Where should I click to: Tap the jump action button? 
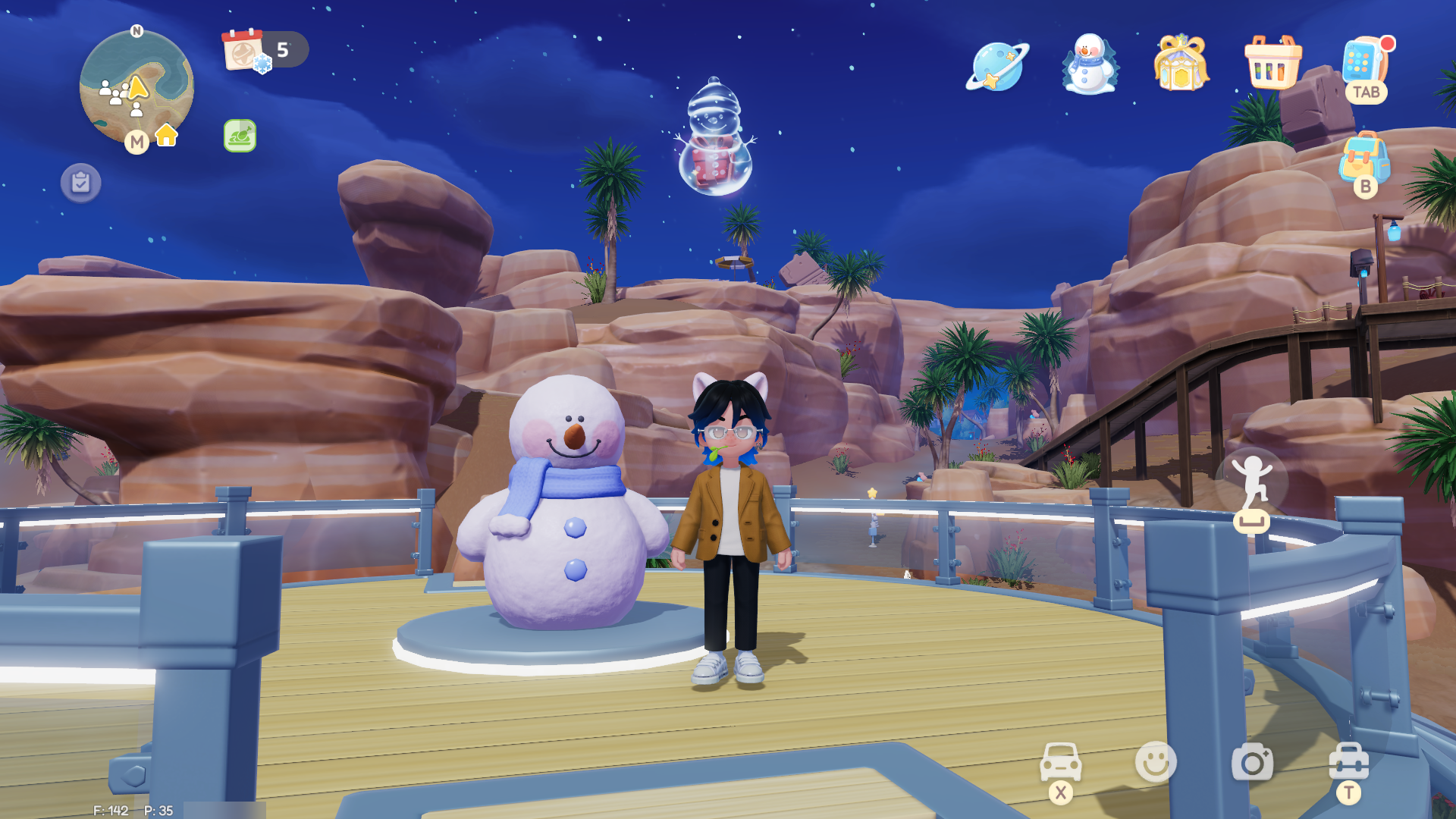[x=1252, y=481]
